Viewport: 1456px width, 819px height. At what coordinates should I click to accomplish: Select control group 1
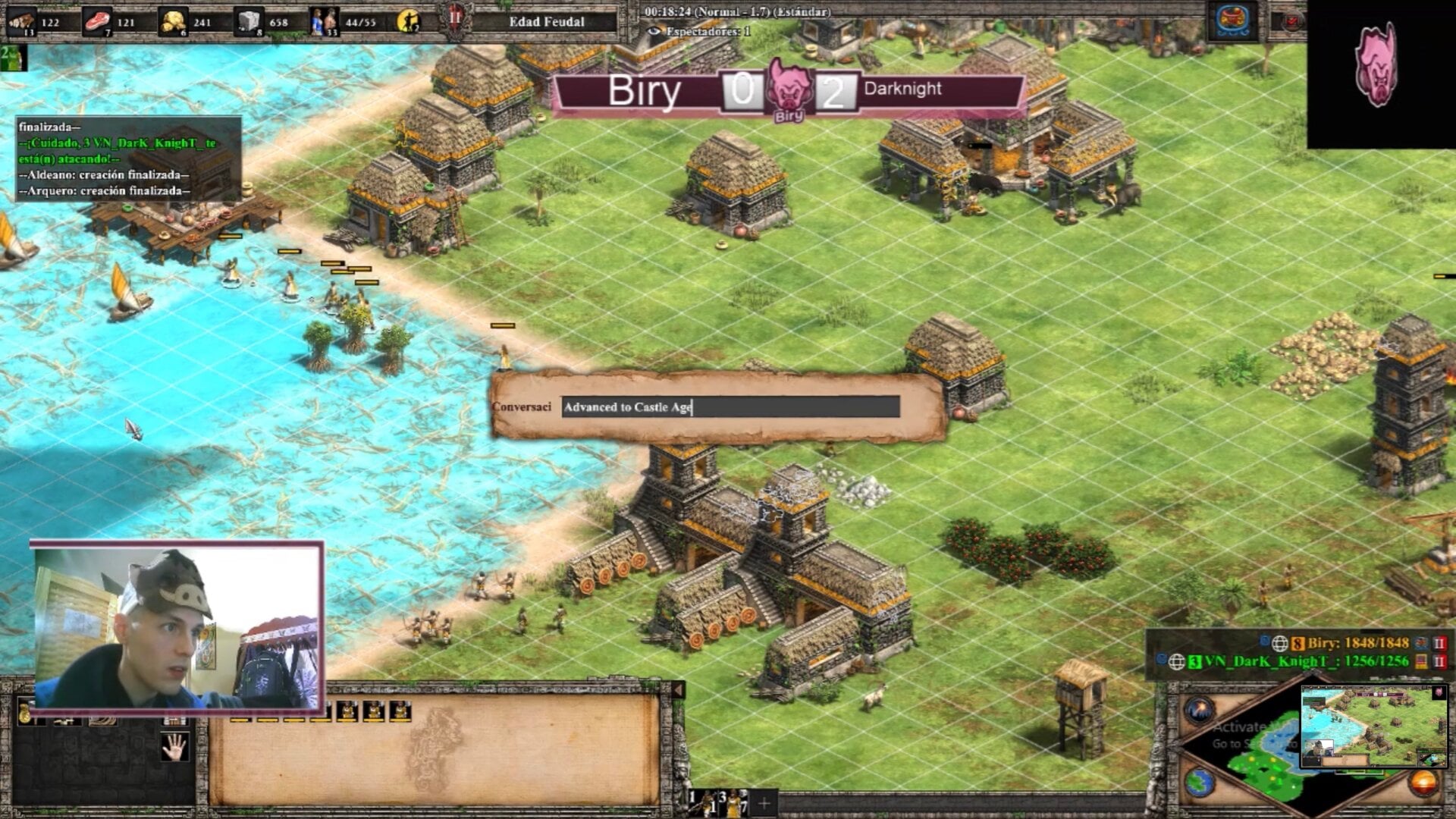click(702, 802)
